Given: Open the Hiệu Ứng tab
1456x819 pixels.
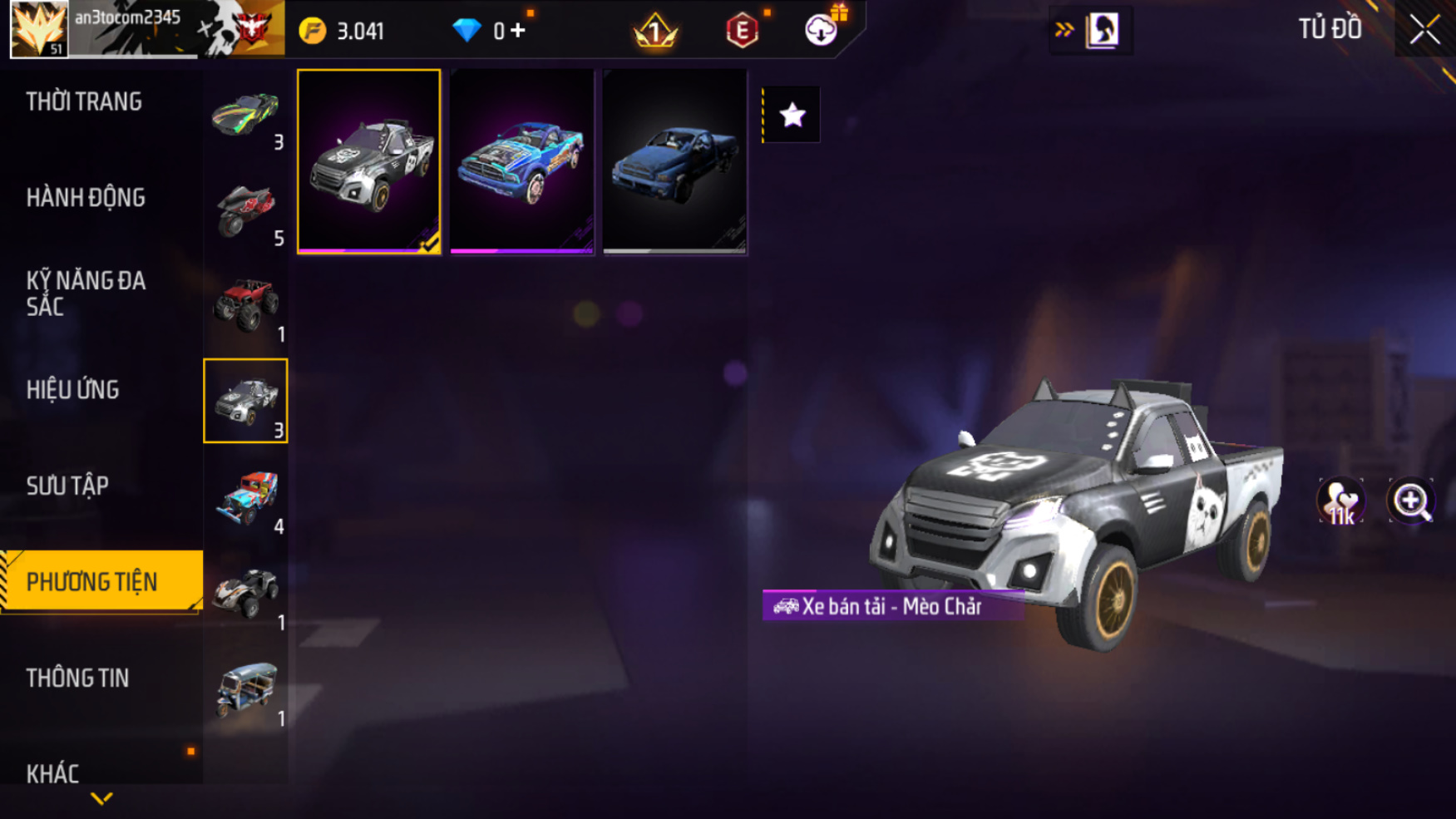Looking at the screenshot, I should click(x=73, y=389).
